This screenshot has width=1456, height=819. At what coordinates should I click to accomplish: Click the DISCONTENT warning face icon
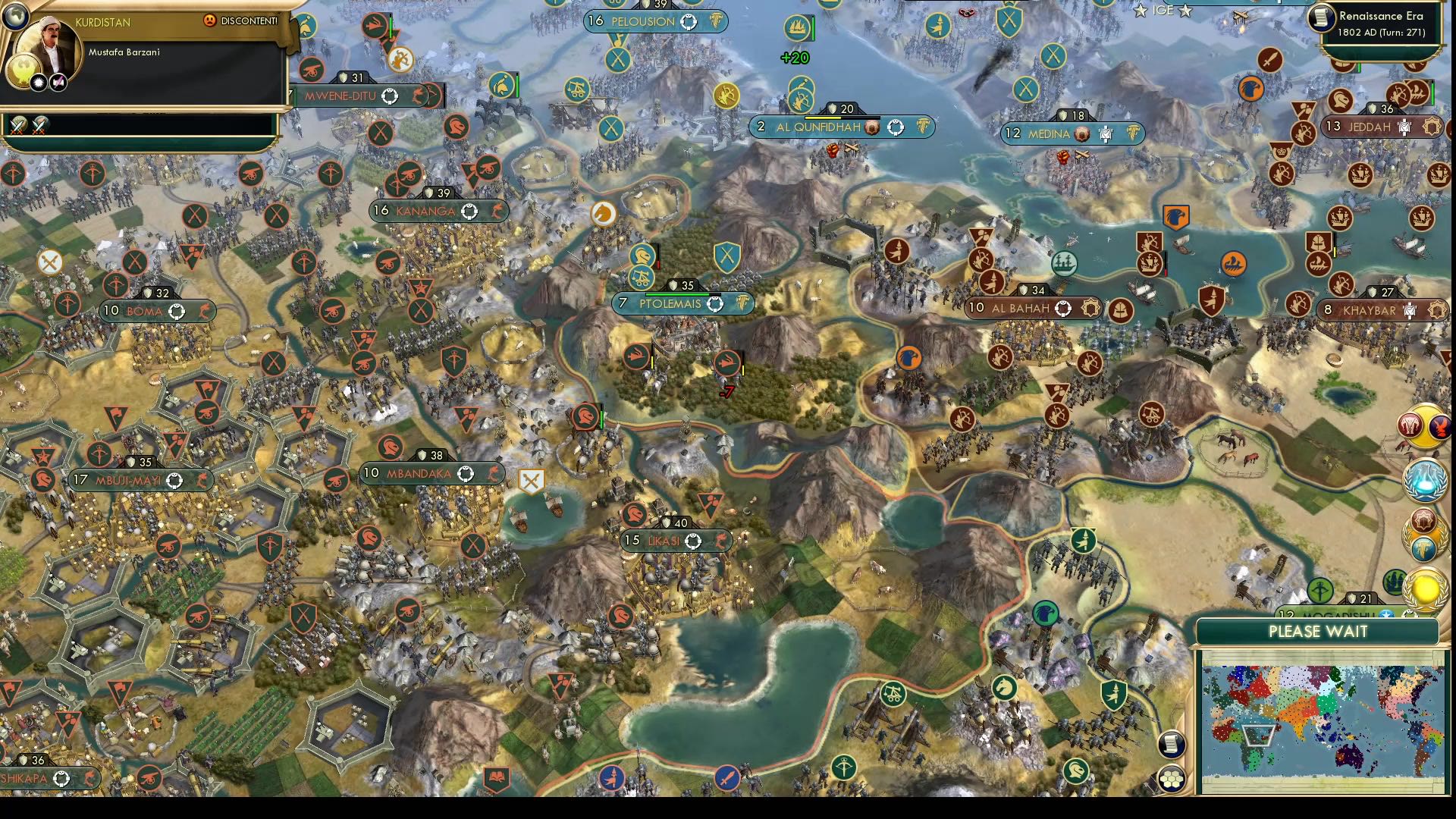(210, 21)
